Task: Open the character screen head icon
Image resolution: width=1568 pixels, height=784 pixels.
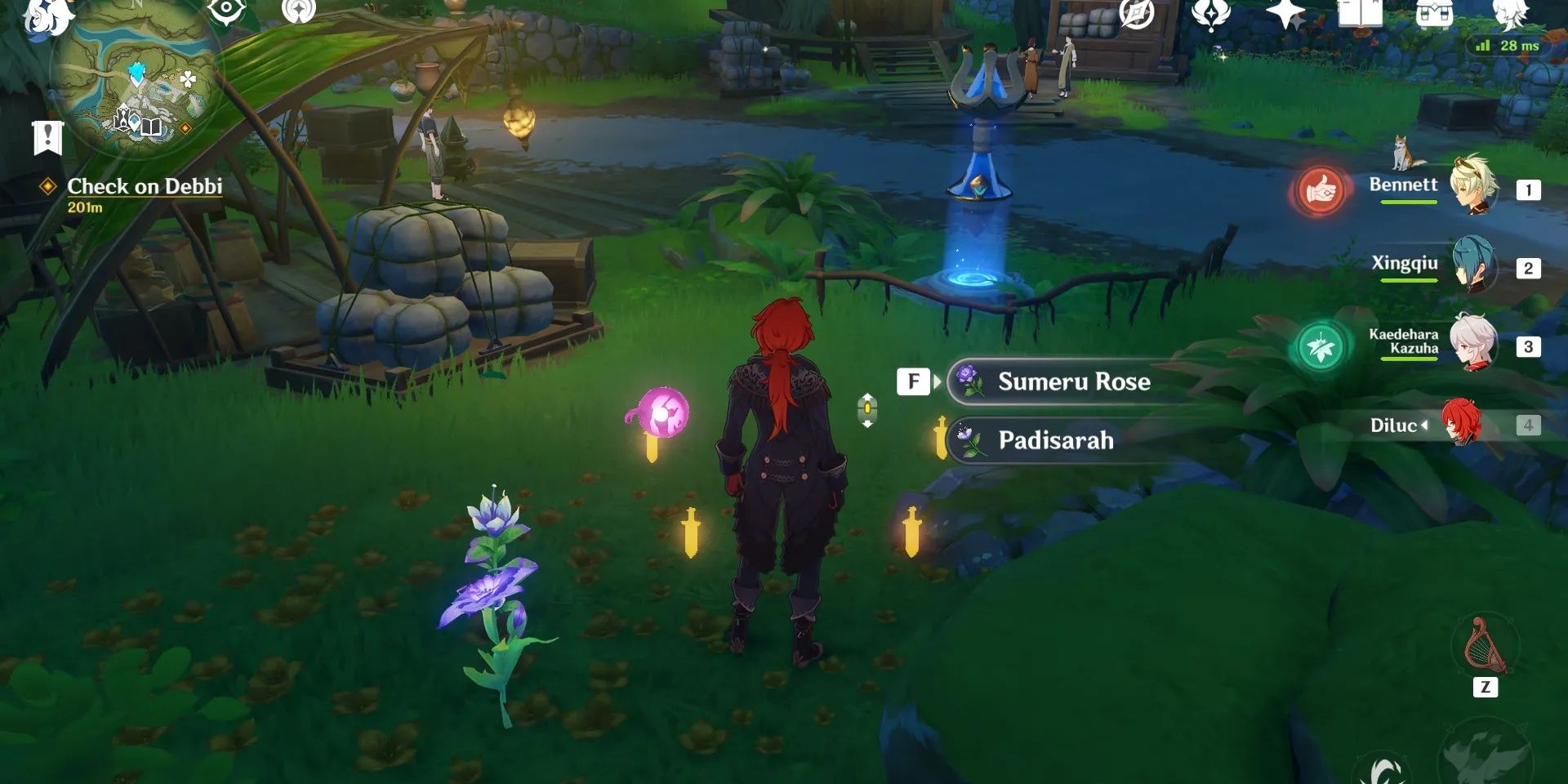Action: (x=1509, y=13)
